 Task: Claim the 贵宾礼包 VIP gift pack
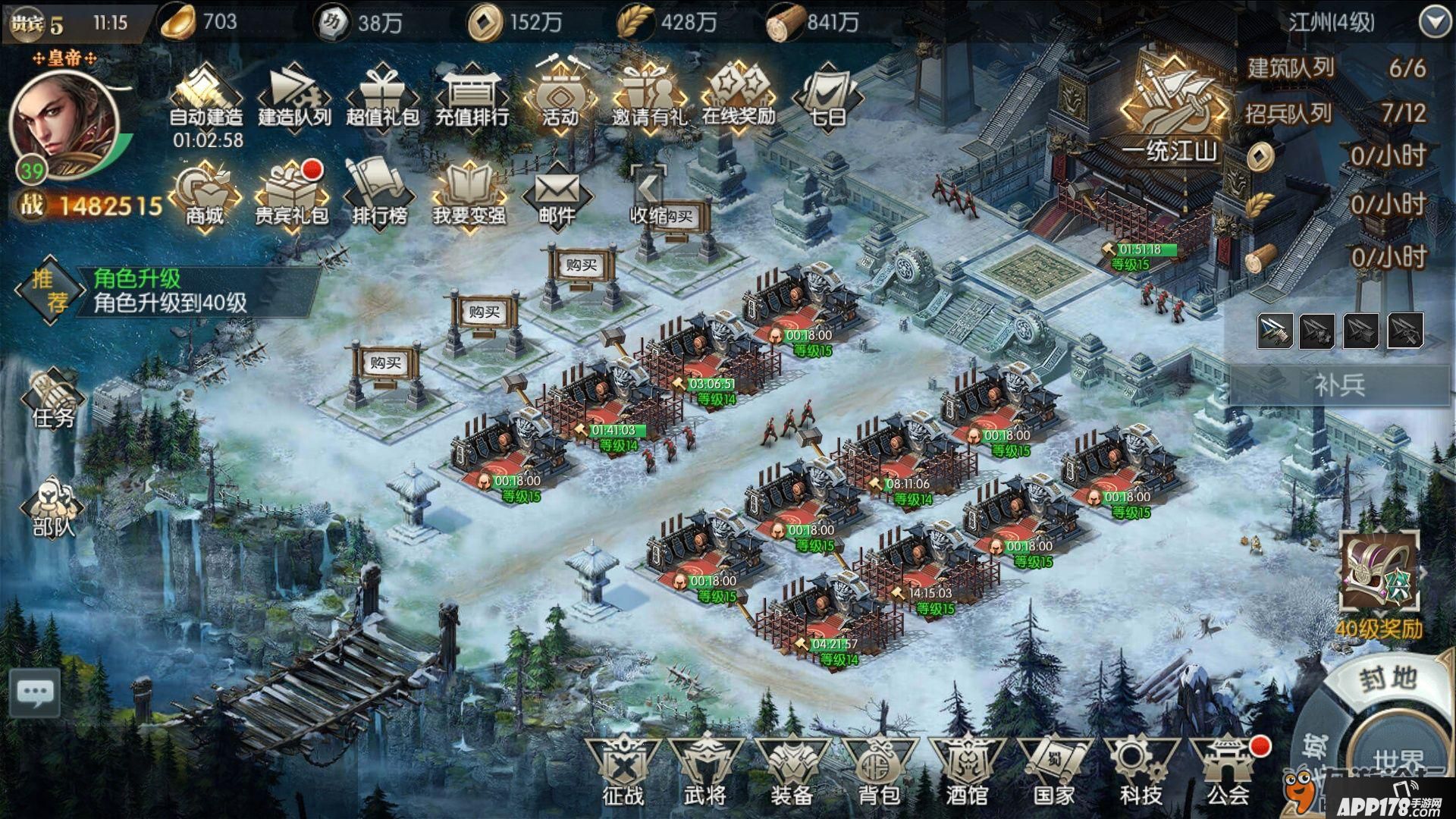tap(292, 196)
